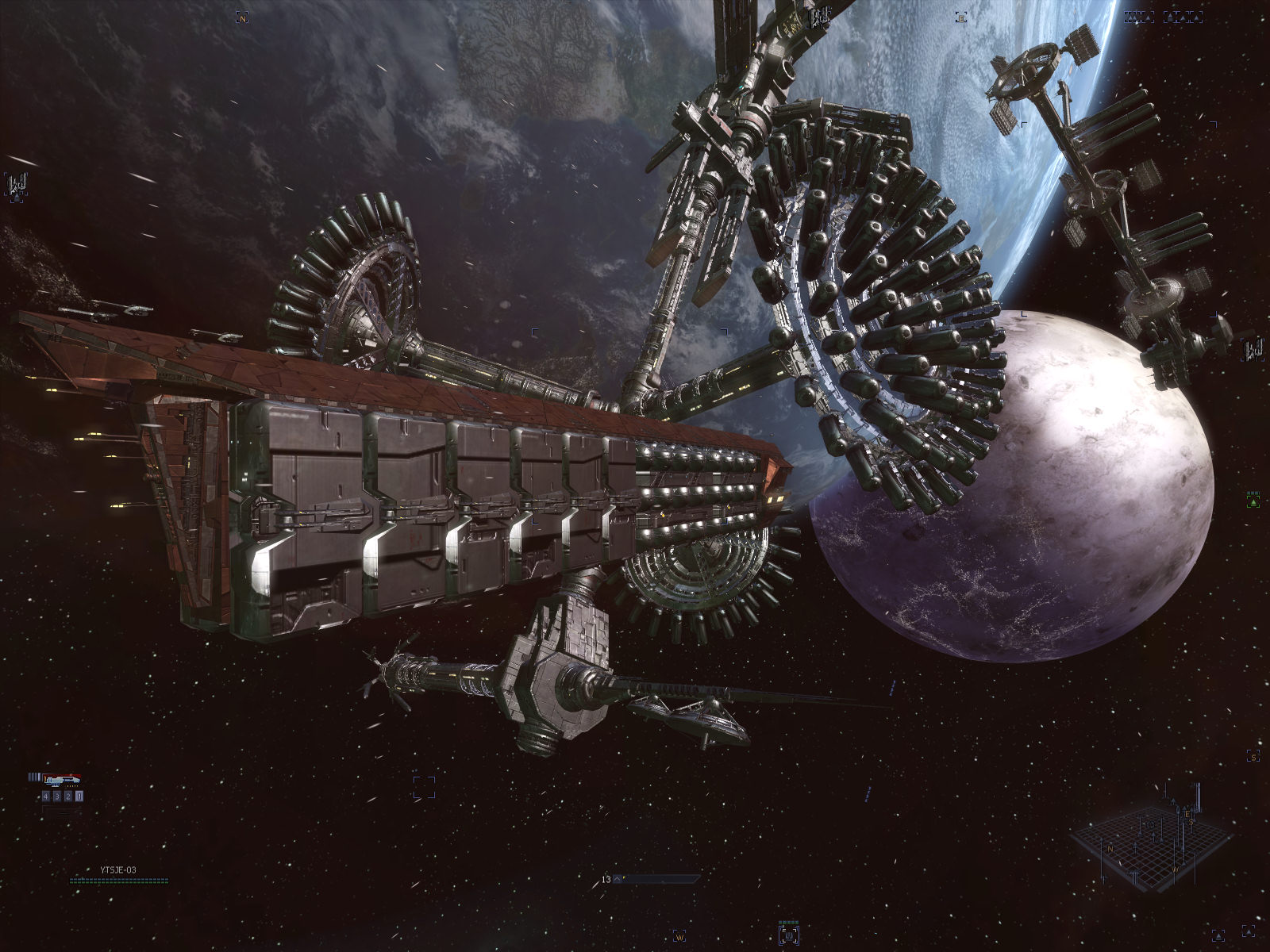Select weapon group 2
Image resolution: width=1270 pixels, height=952 pixels.
click(x=68, y=796)
